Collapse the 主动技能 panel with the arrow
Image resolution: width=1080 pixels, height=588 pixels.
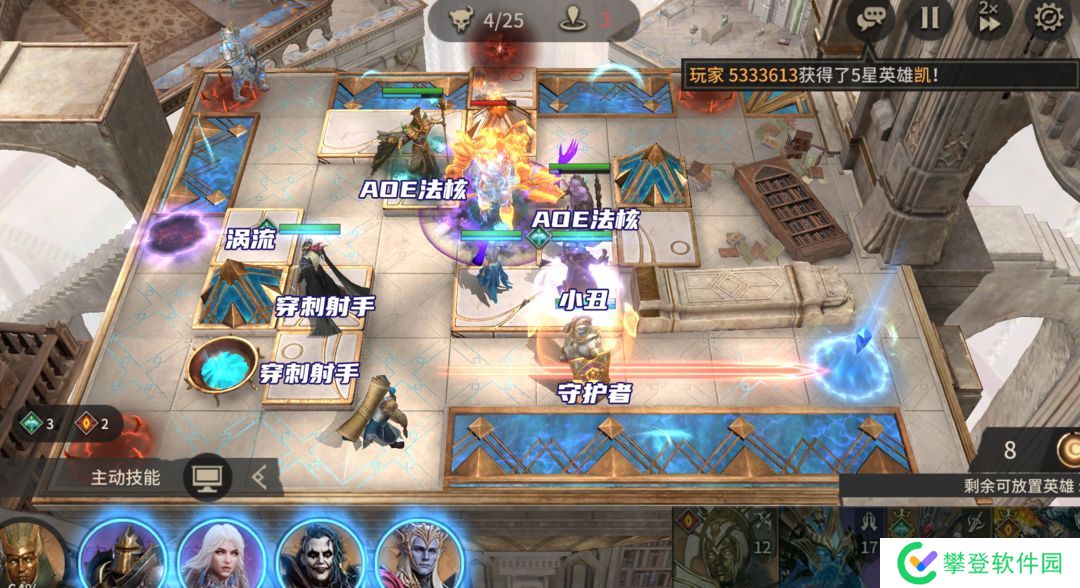click(x=260, y=477)
